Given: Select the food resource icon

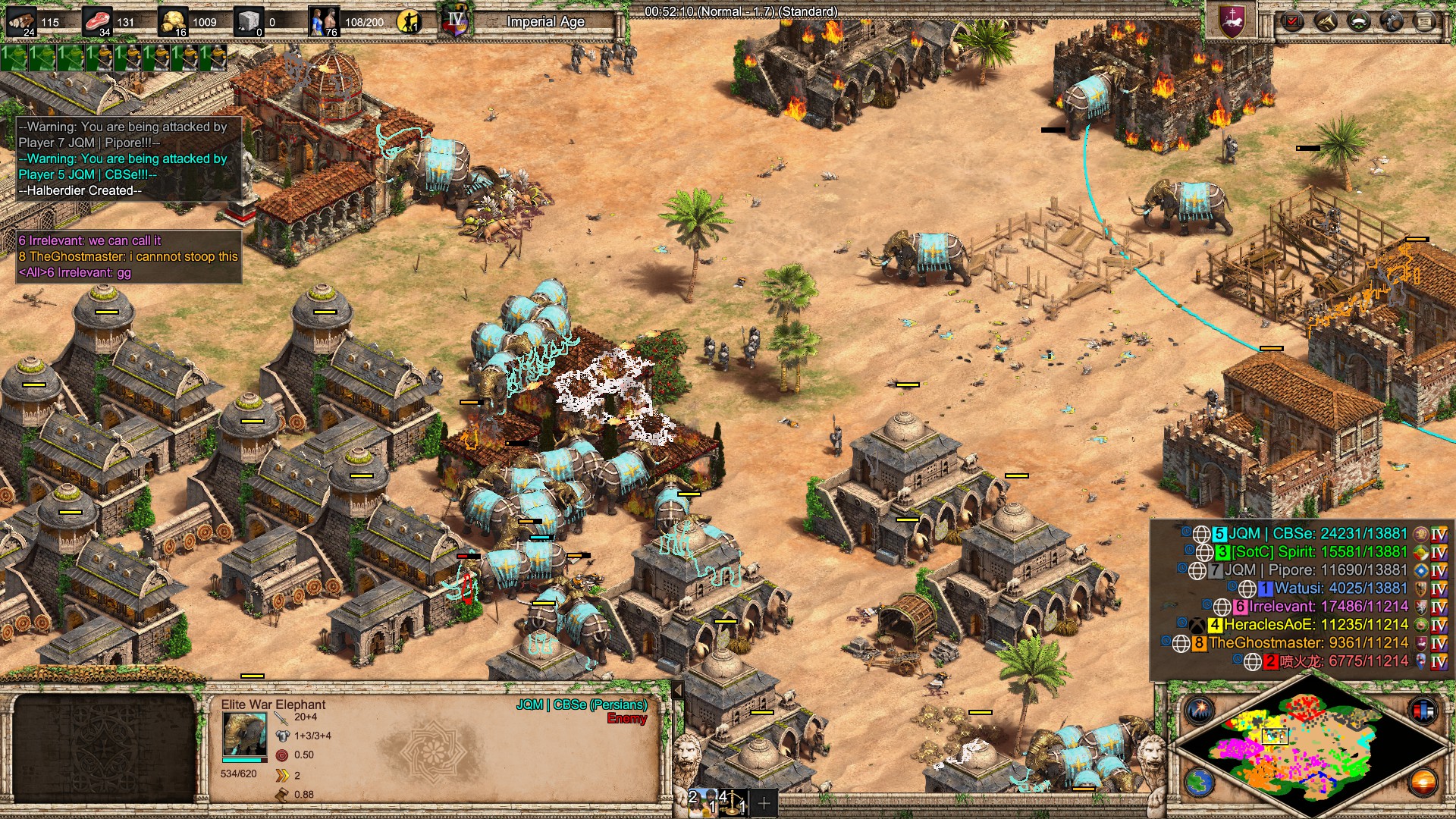Looking at the screenshot, I should coord(97,22).
